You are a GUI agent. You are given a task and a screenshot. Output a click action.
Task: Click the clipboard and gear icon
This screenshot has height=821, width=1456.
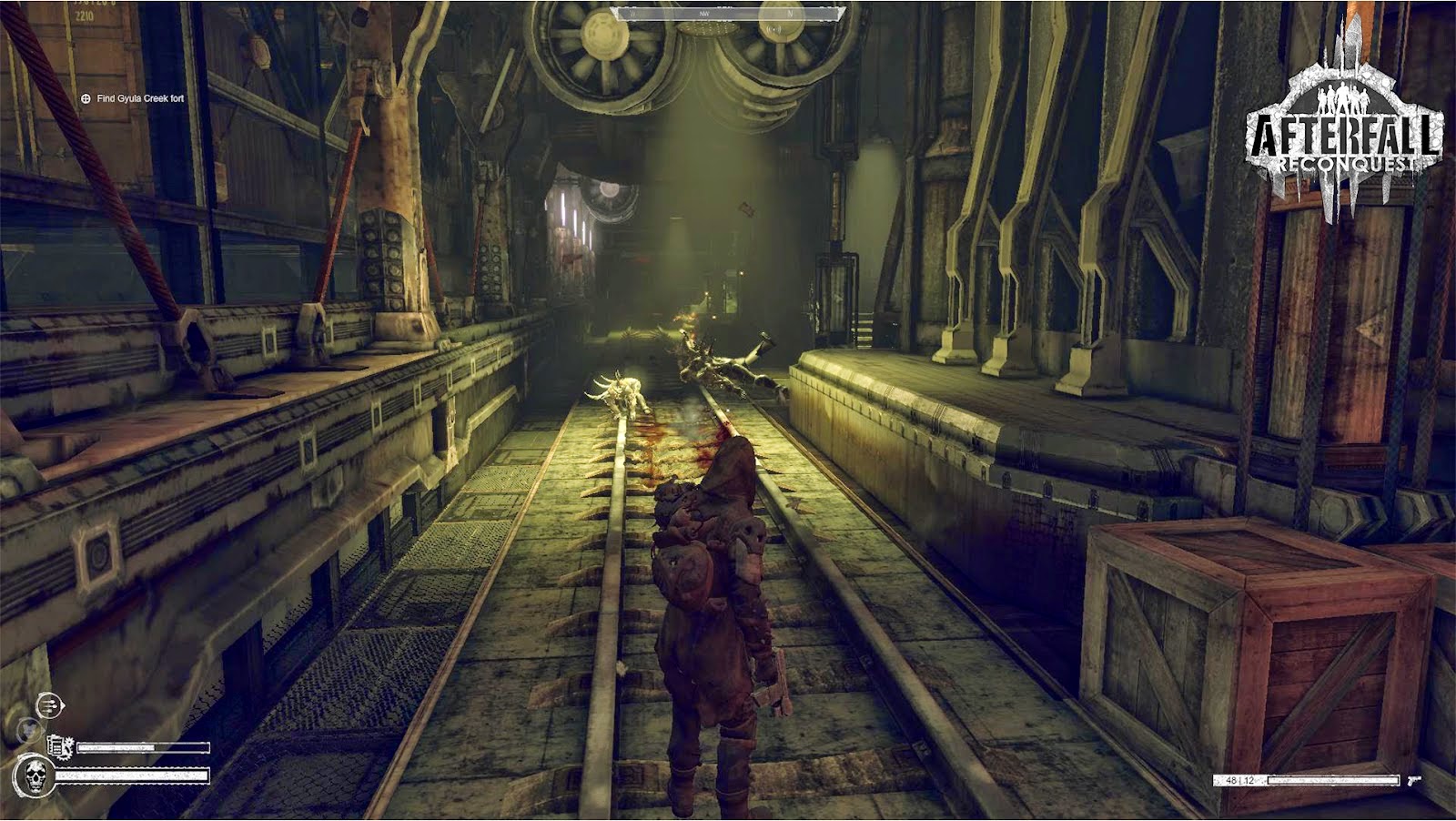coord(58,746)
